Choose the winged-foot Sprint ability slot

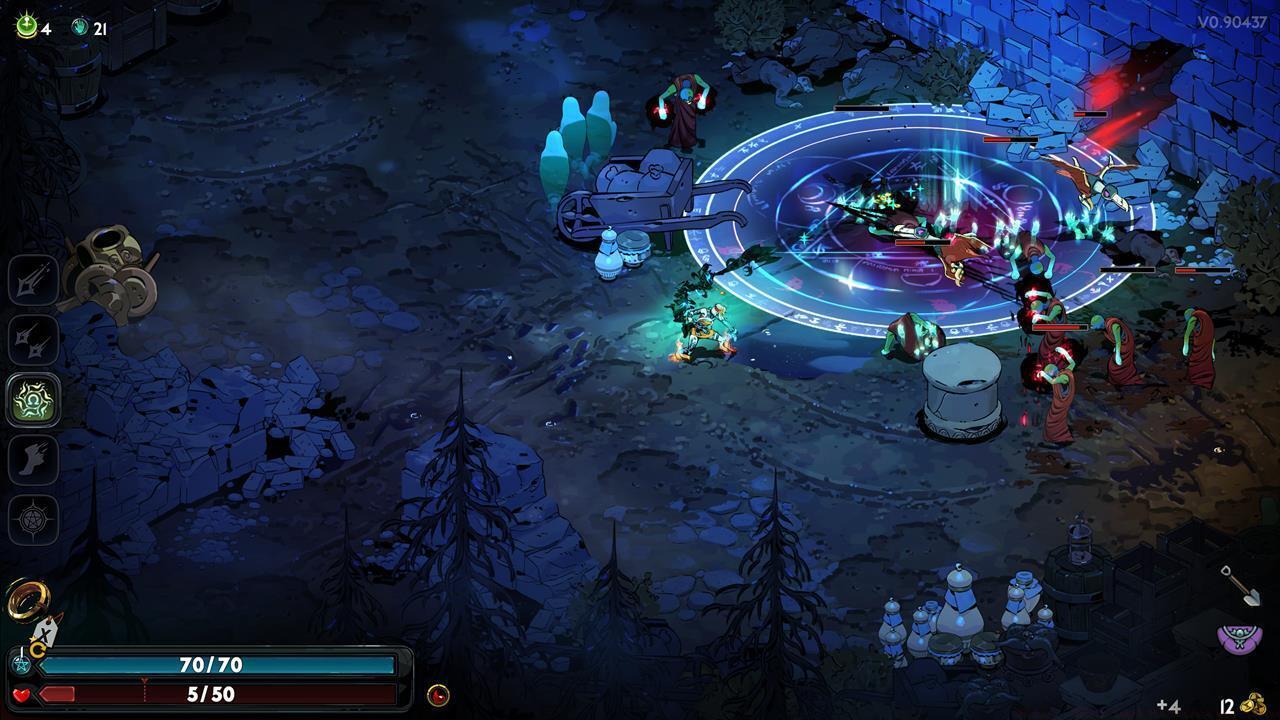34,460
